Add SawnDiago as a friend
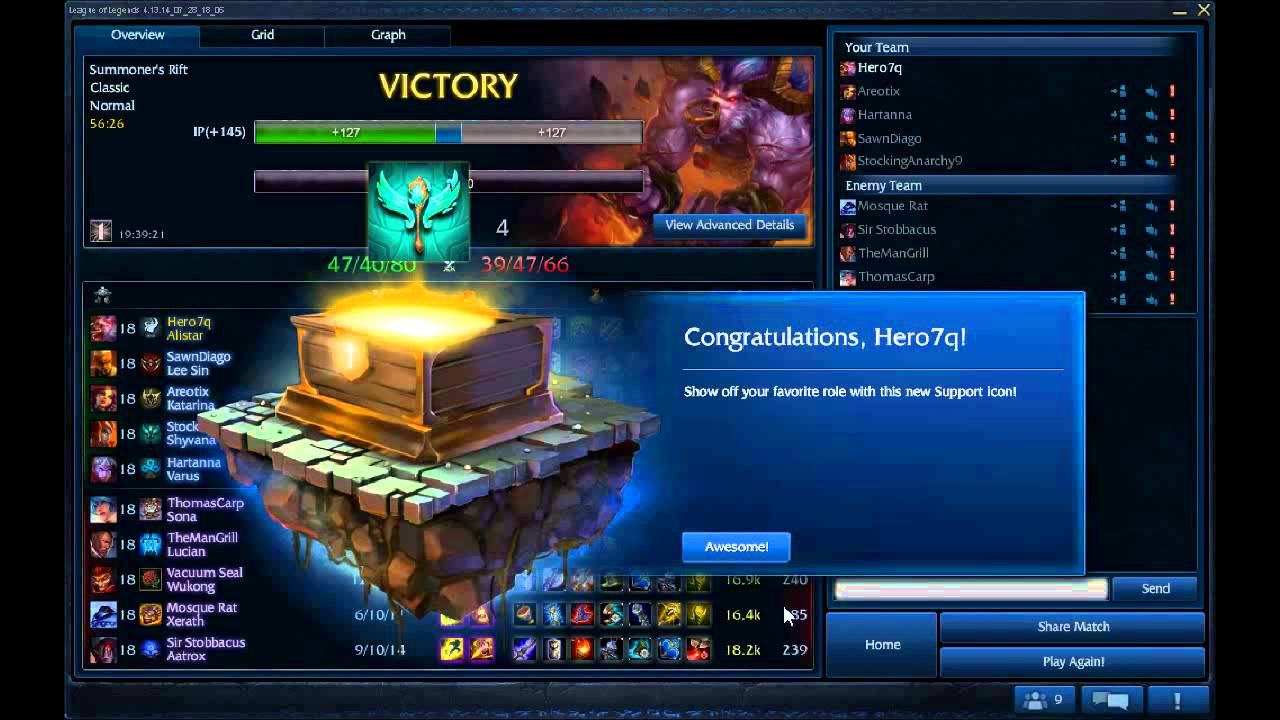The height and width of the screenshot is (720, 1280). [1119, 138]
